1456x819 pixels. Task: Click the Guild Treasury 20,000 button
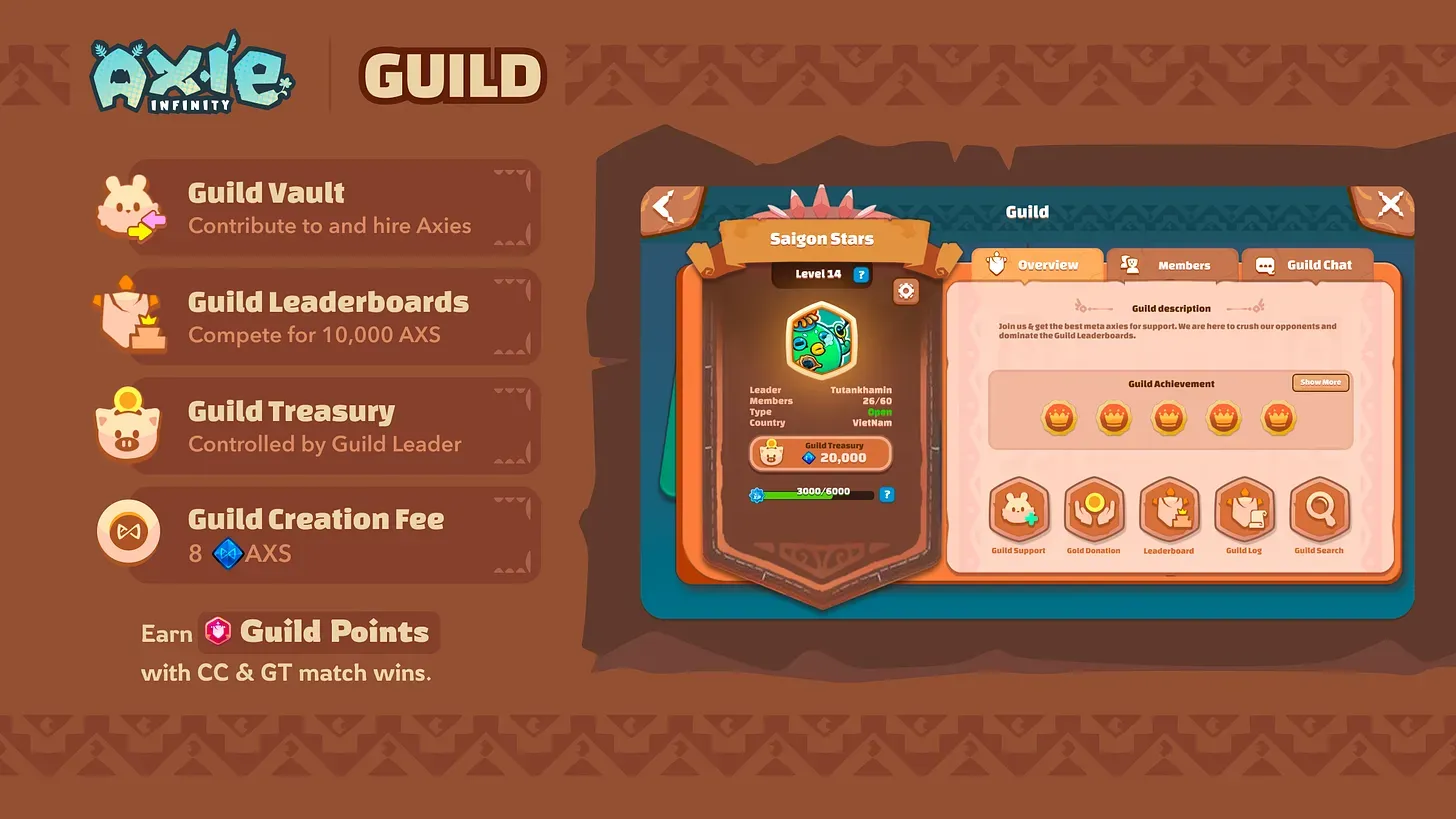[x=820, y=454]
